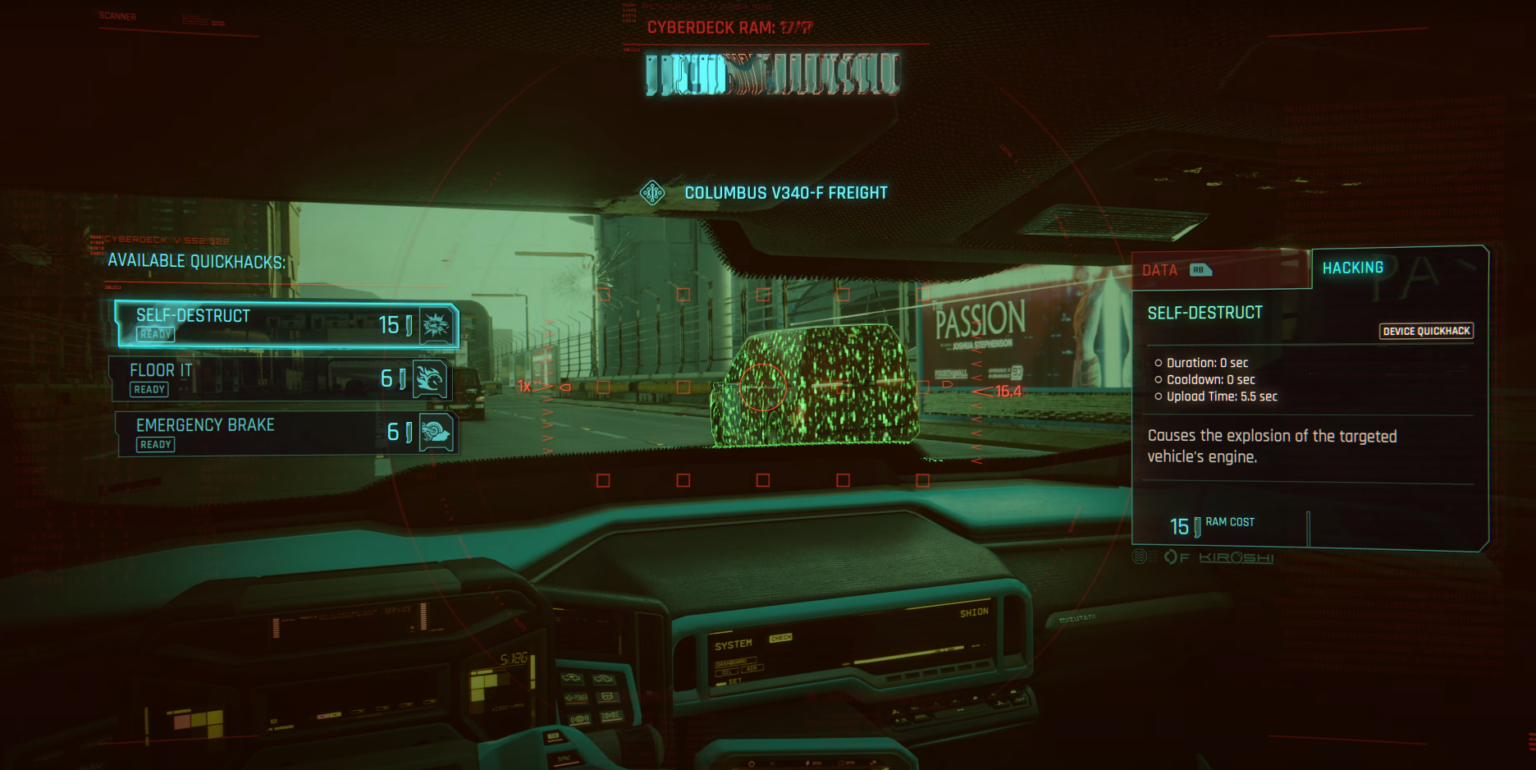1536x770 pixels.
Task: Select the Self-Destruct quickhack
Action: pos(285,324)
